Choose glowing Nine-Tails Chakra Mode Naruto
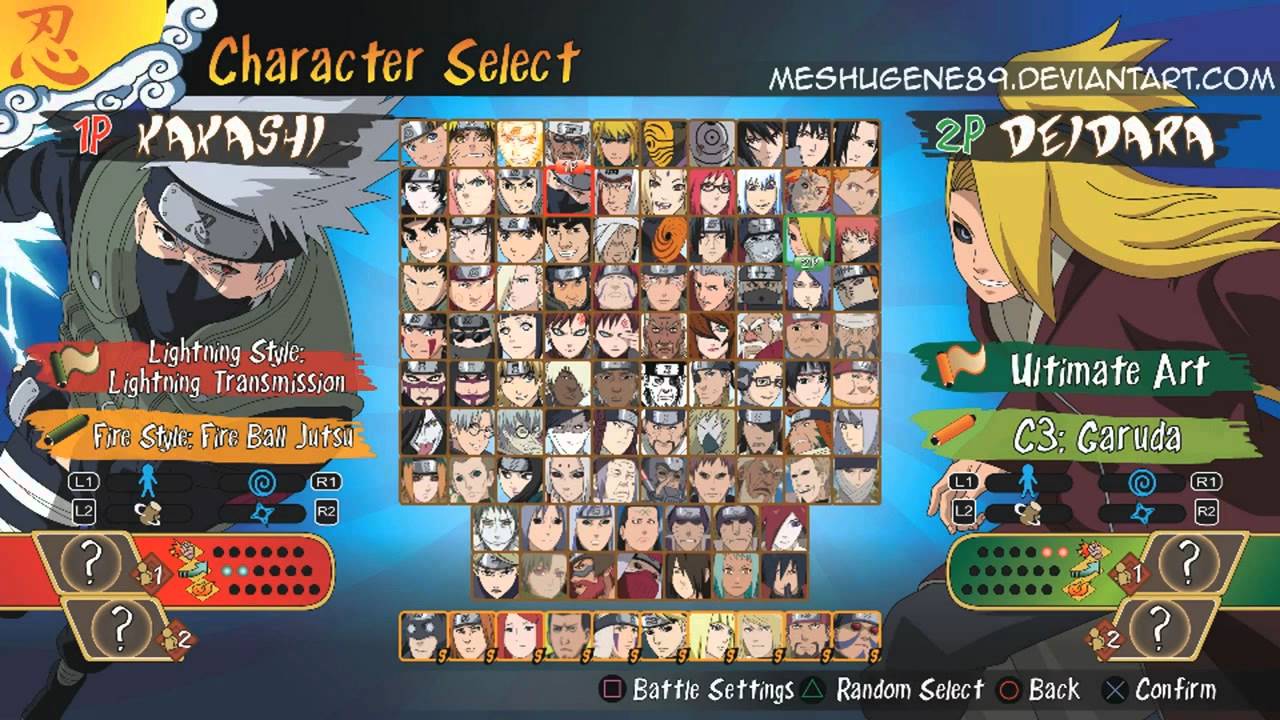 520,143
